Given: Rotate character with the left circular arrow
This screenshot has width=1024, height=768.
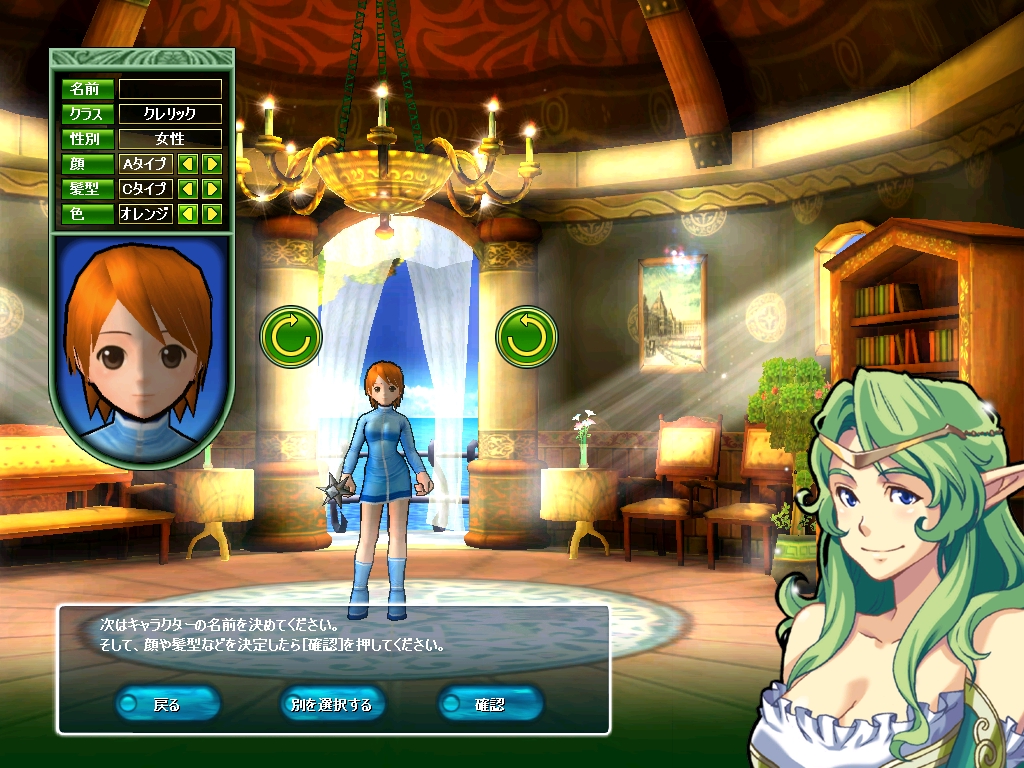Looking at the screenshot, I should click(291, 337).
